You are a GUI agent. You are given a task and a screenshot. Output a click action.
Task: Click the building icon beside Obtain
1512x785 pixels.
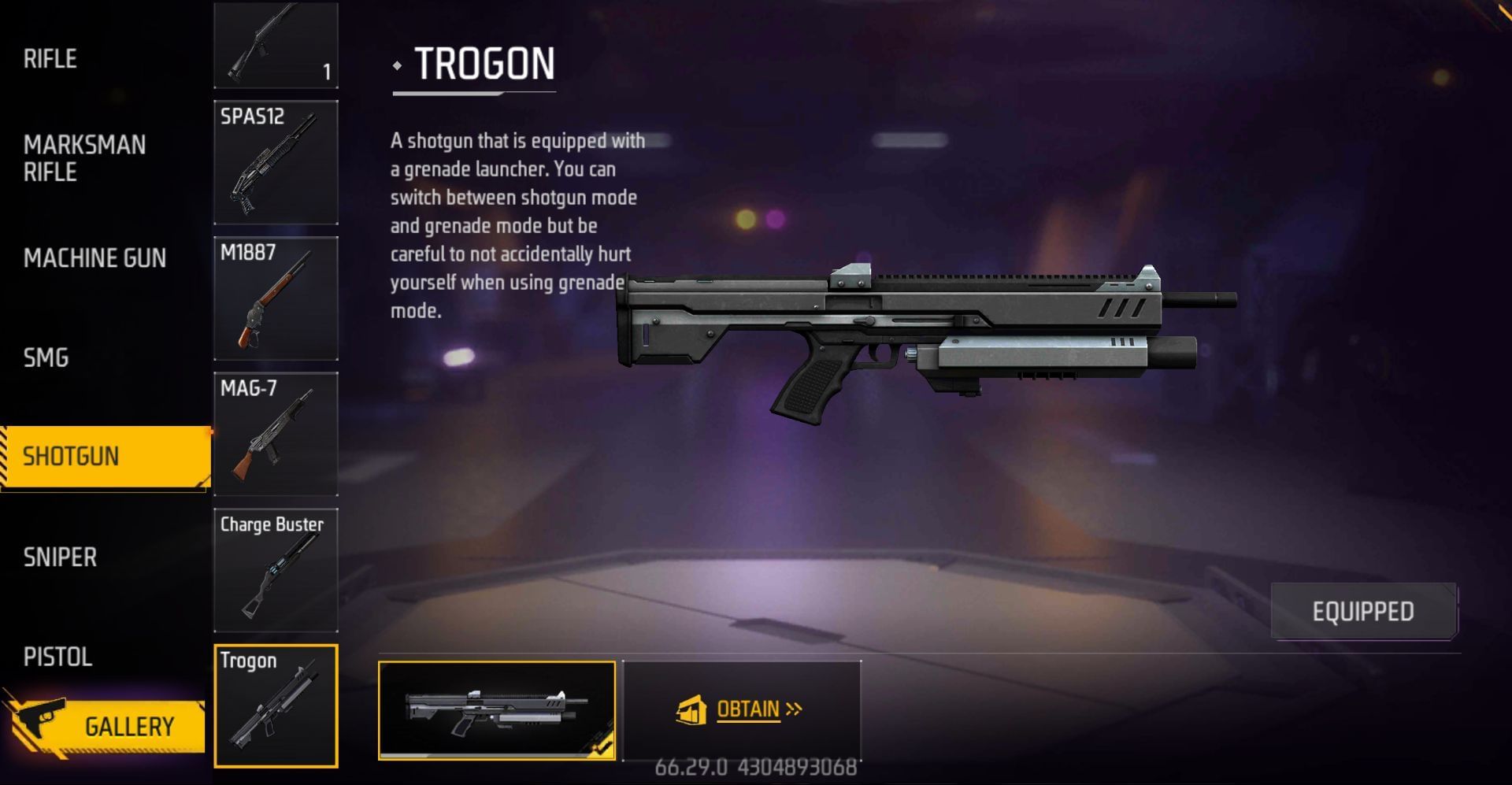pos(691,708)
